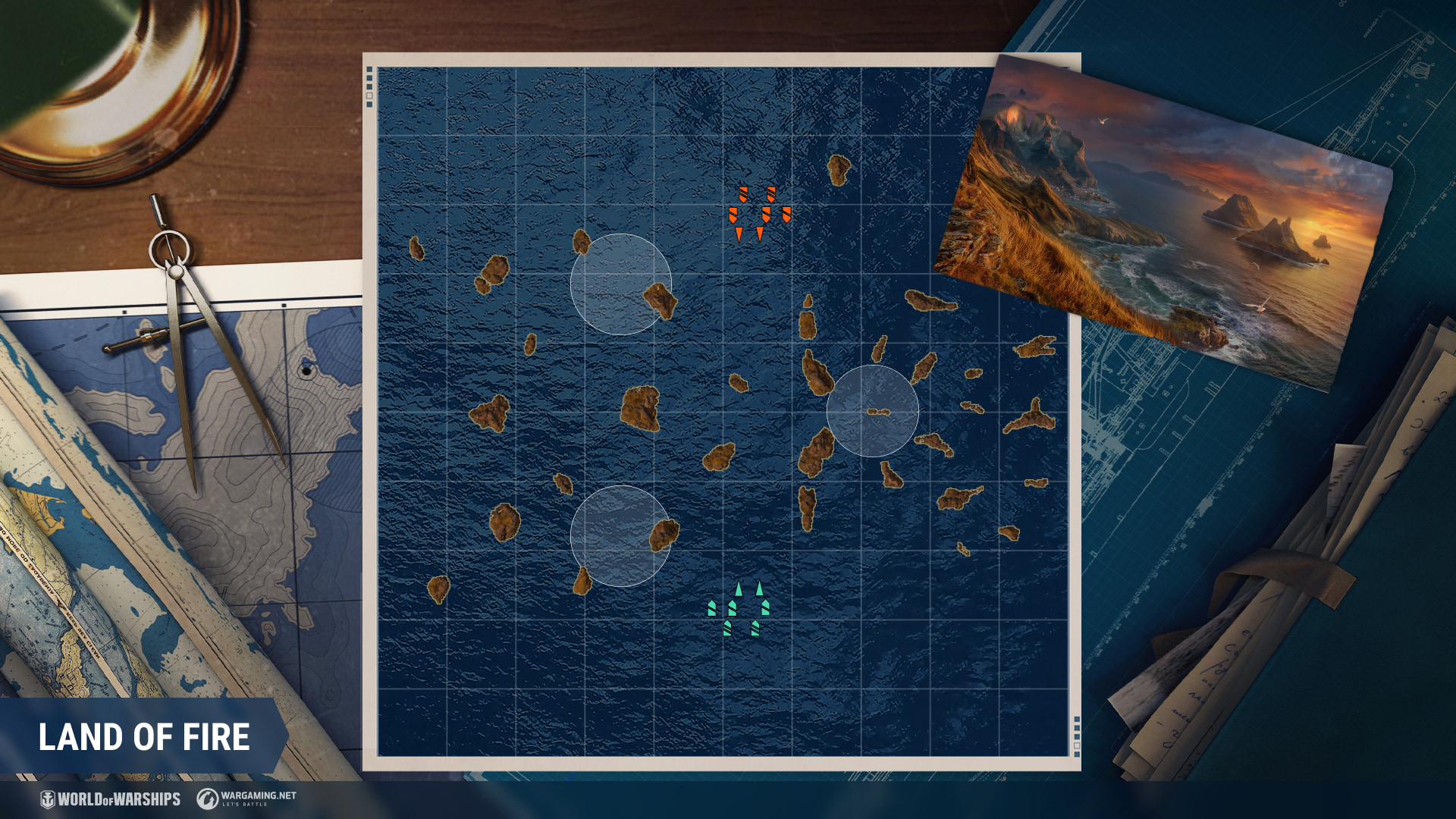The height and width of the screenshot is (819, 1456).
Task: Select the teal allied team spawn markers
Action: tap(739, 609)
